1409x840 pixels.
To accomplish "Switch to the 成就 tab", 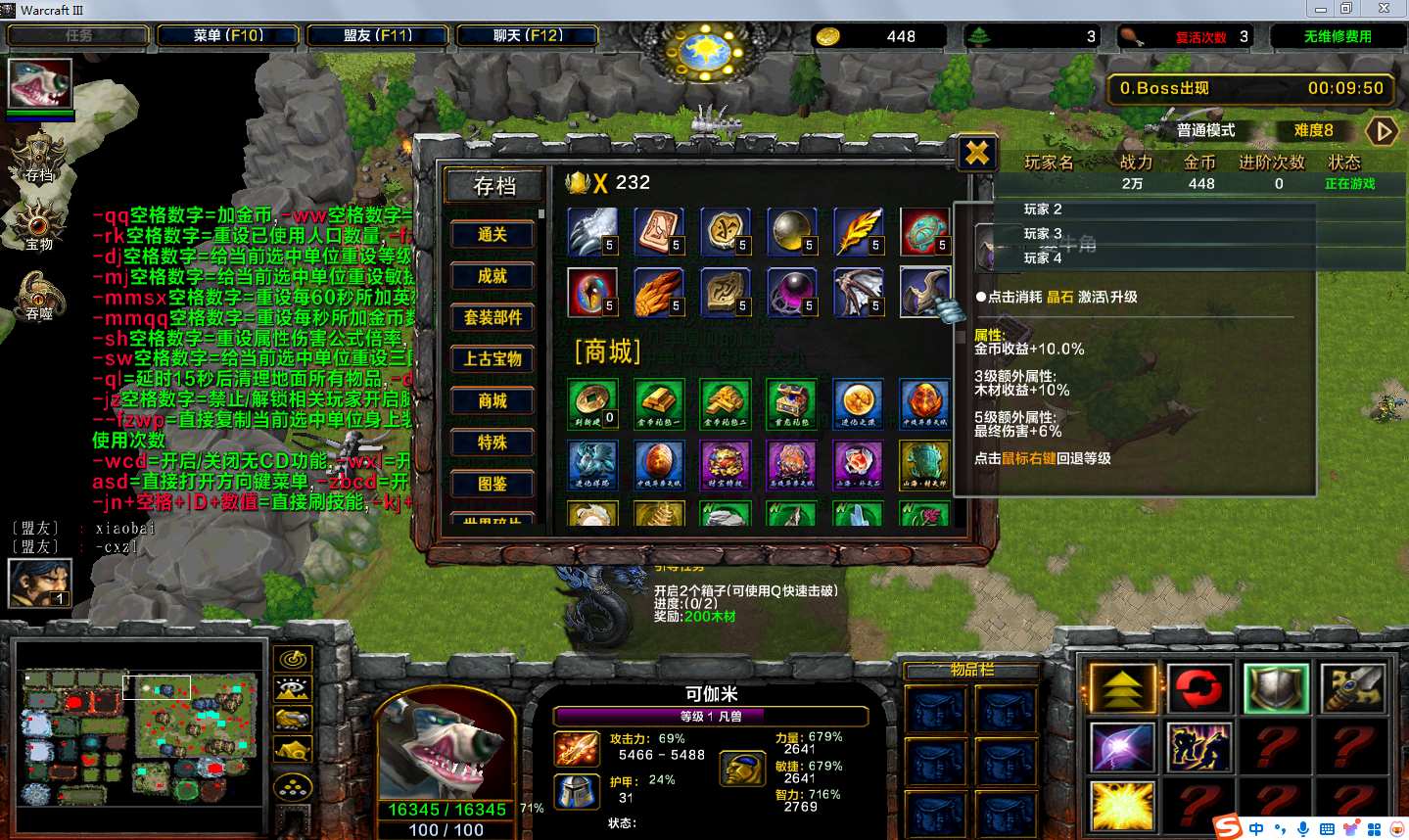I will 492,276.
